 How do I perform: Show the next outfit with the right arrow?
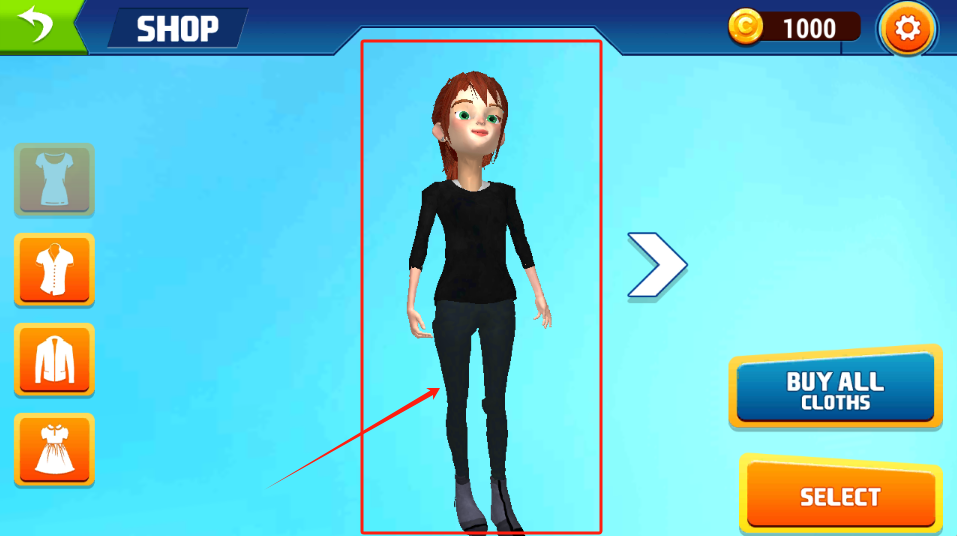[656, 265]
